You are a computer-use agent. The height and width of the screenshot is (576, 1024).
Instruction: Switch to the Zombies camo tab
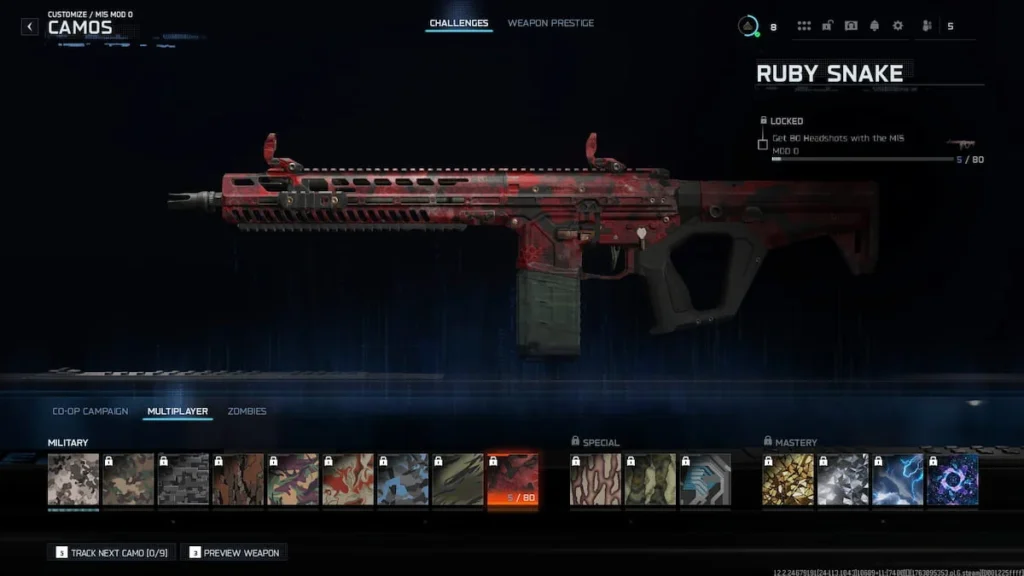click(247, 411)
